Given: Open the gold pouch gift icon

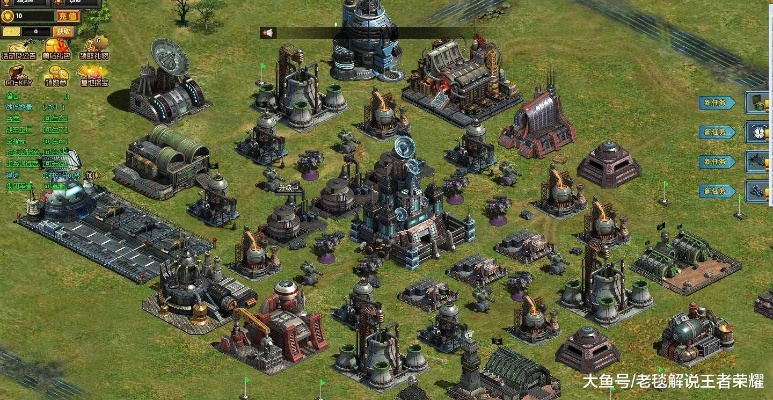Looking at the screenshot, I should (x=96, y=46).
